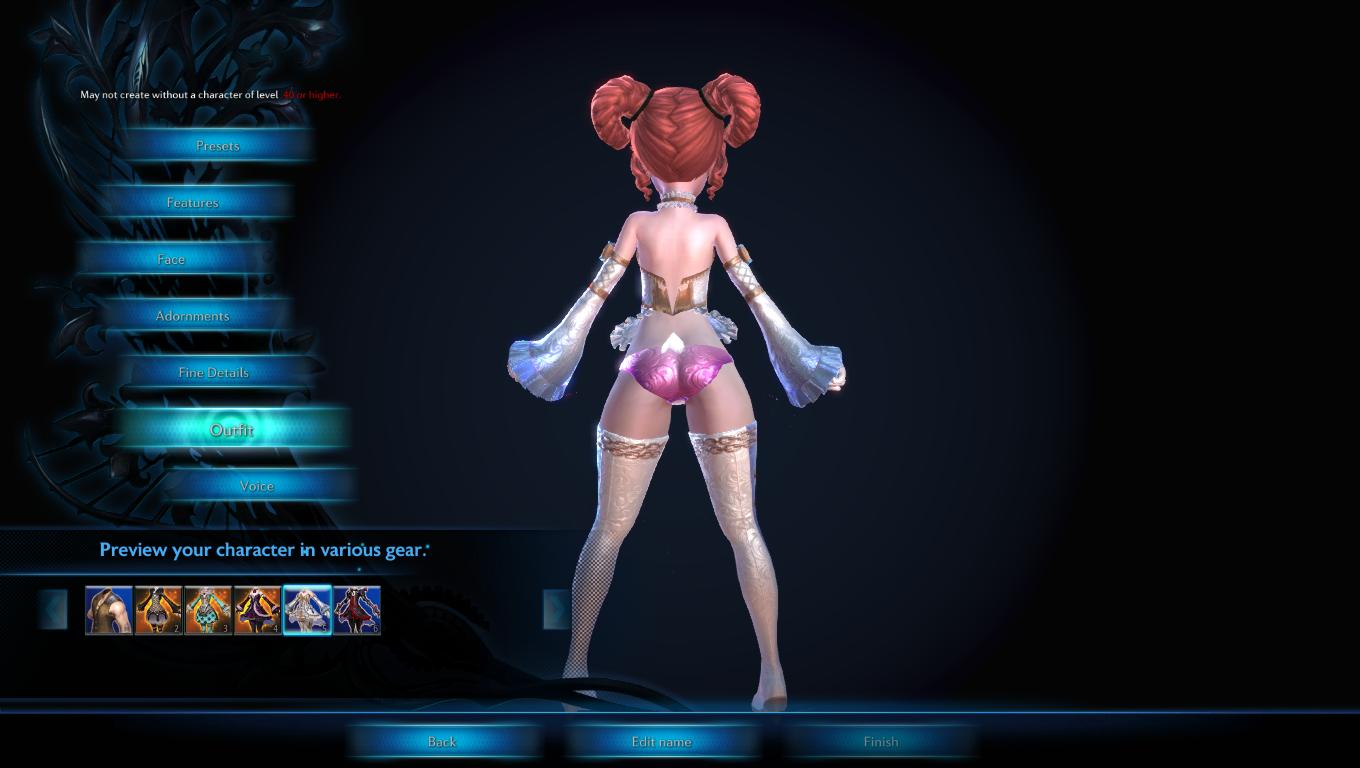Choose the Voice menu entry
Viewport: 1360px width, 768px height.
[x=256, y=487]
